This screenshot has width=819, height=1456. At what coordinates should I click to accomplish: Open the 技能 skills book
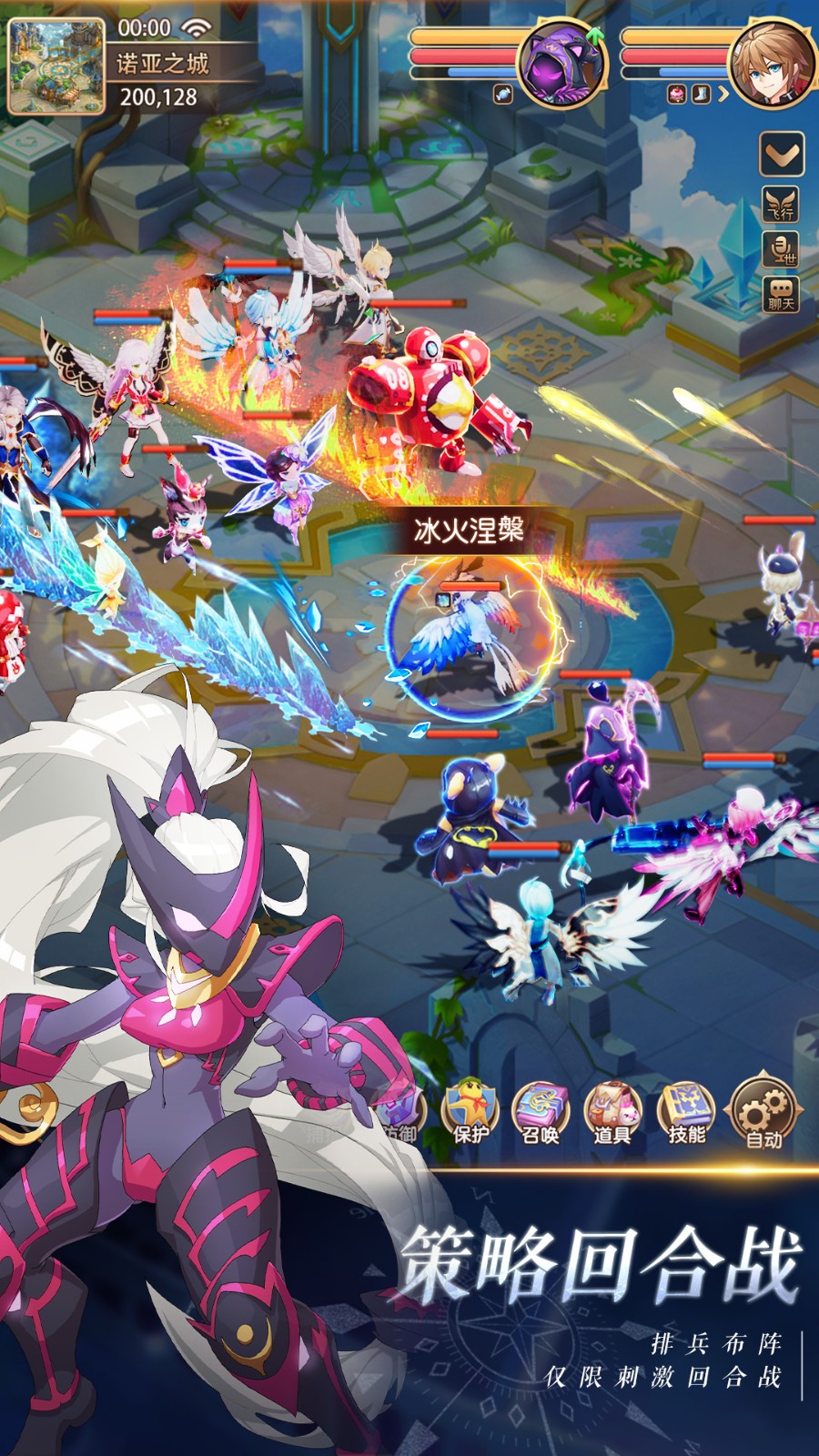[x=686, y=1110]
